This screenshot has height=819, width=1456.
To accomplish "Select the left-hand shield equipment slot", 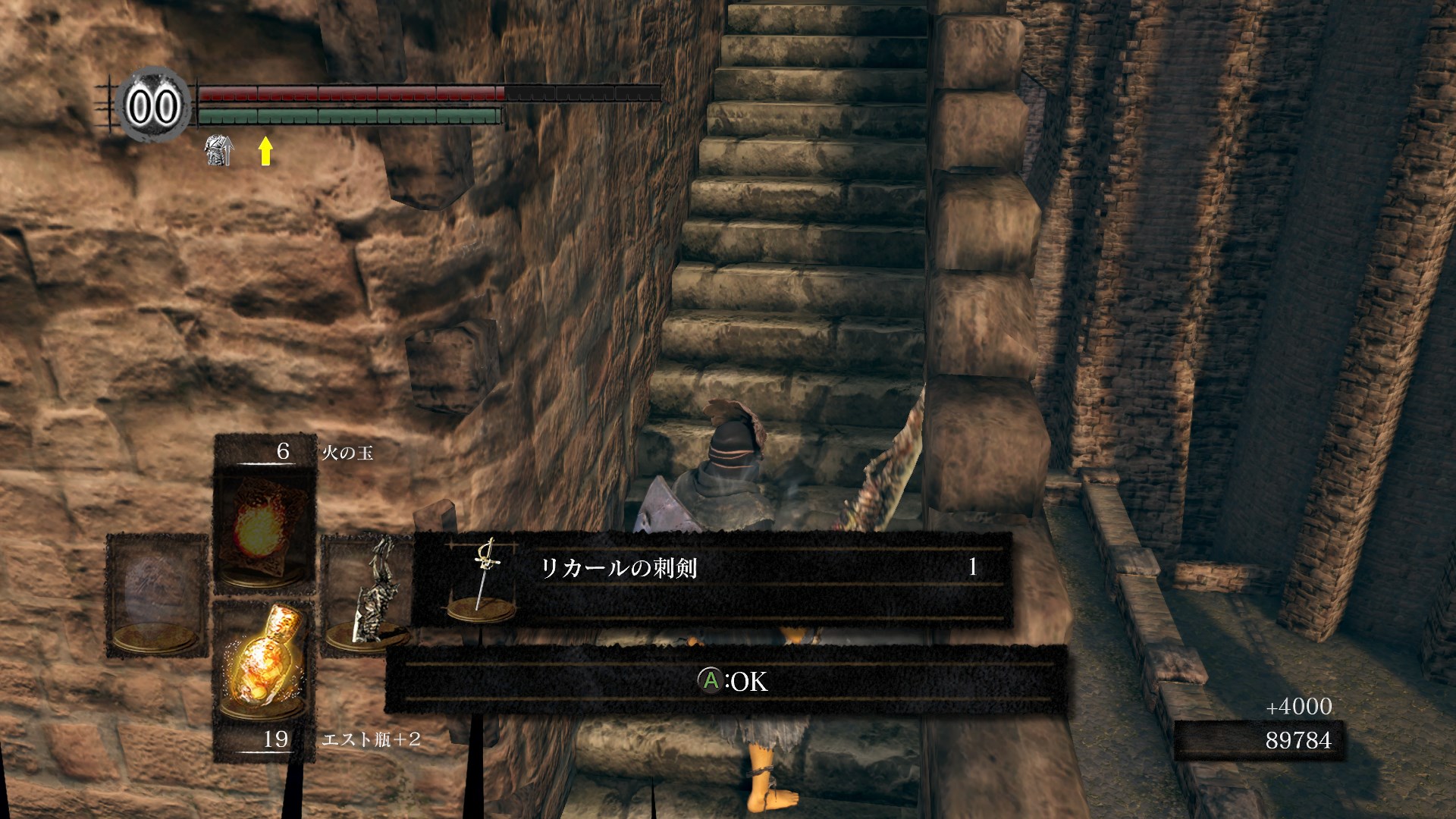I will click(157, 595).
